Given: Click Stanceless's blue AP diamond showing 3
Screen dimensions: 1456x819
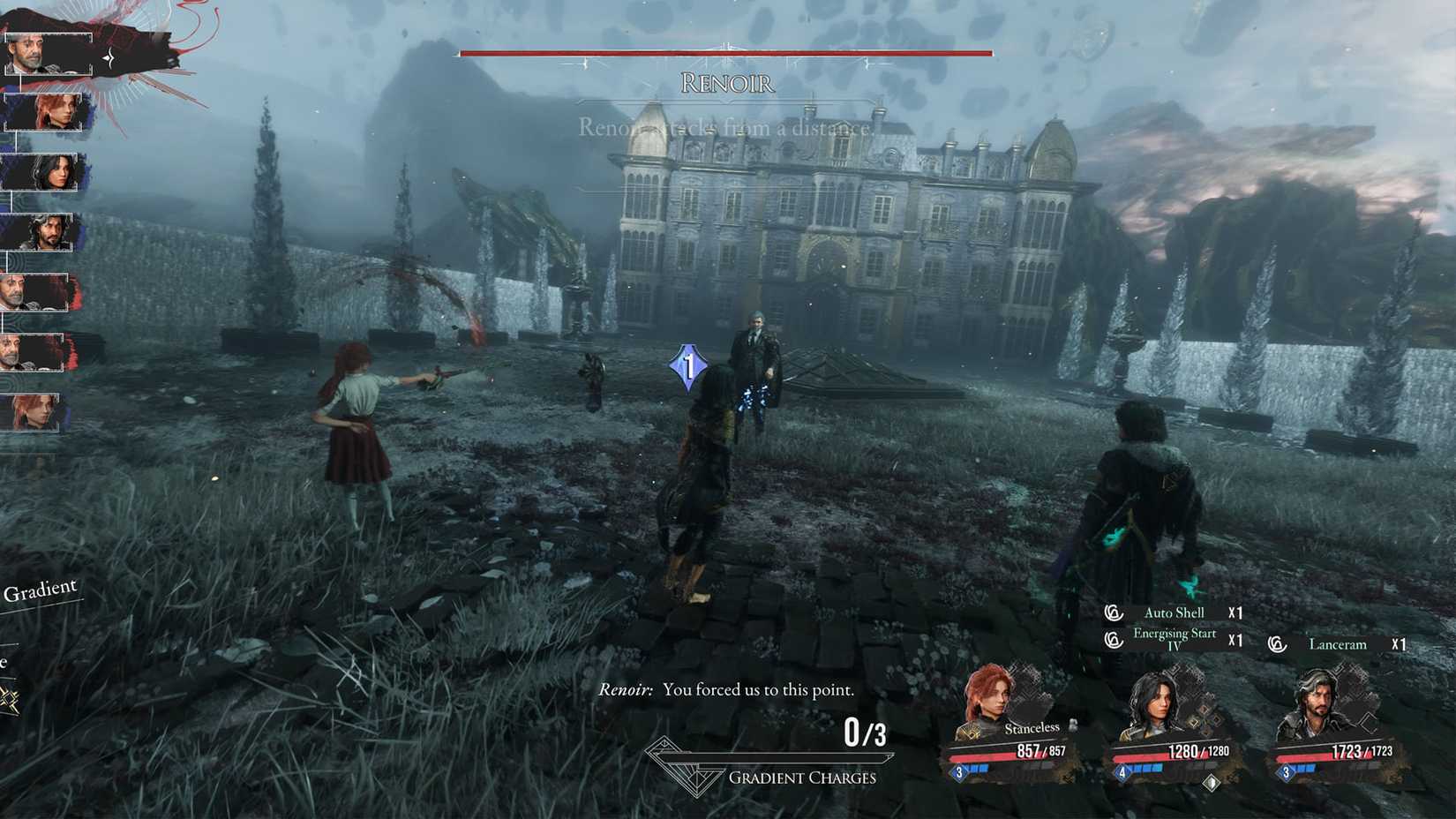Looking at the screenshot, I should [x=957, y=773].
